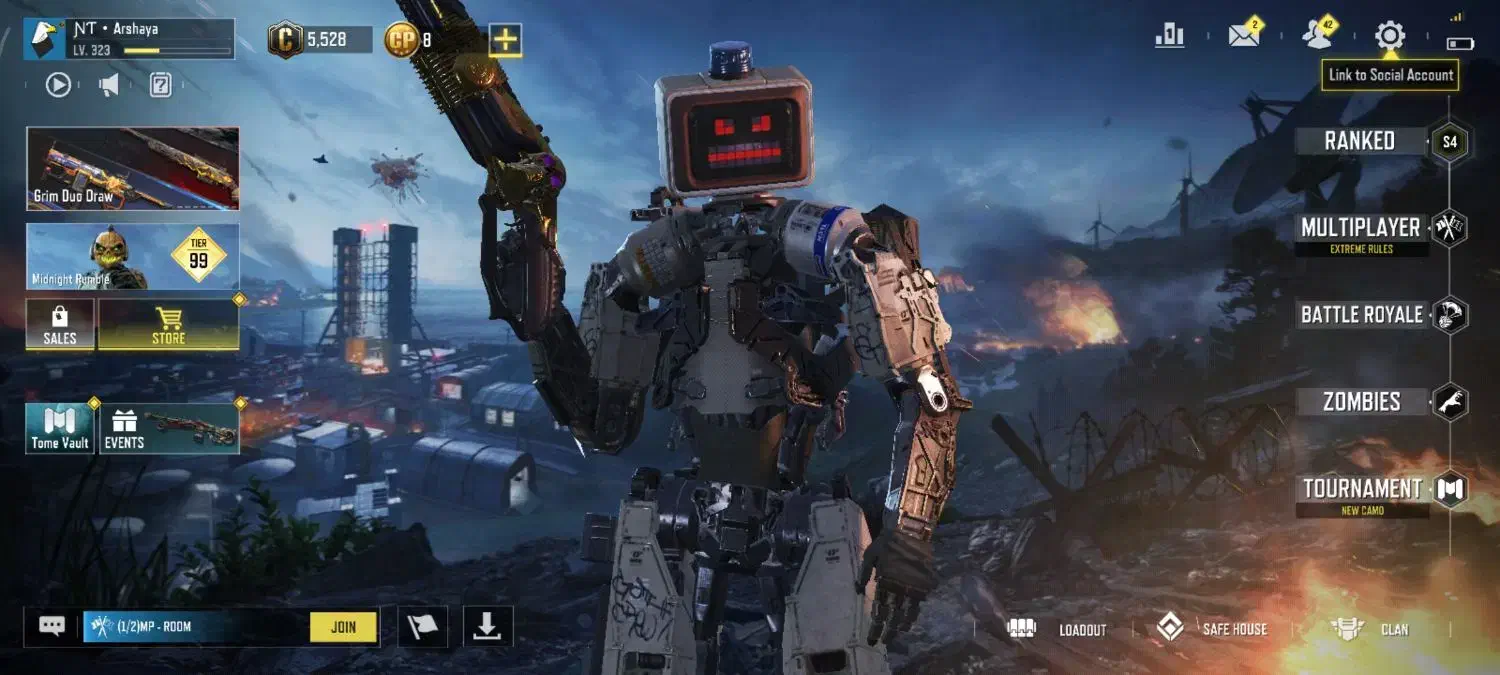
Task: View the Grim Duo Draw banner
Action: 133,169
